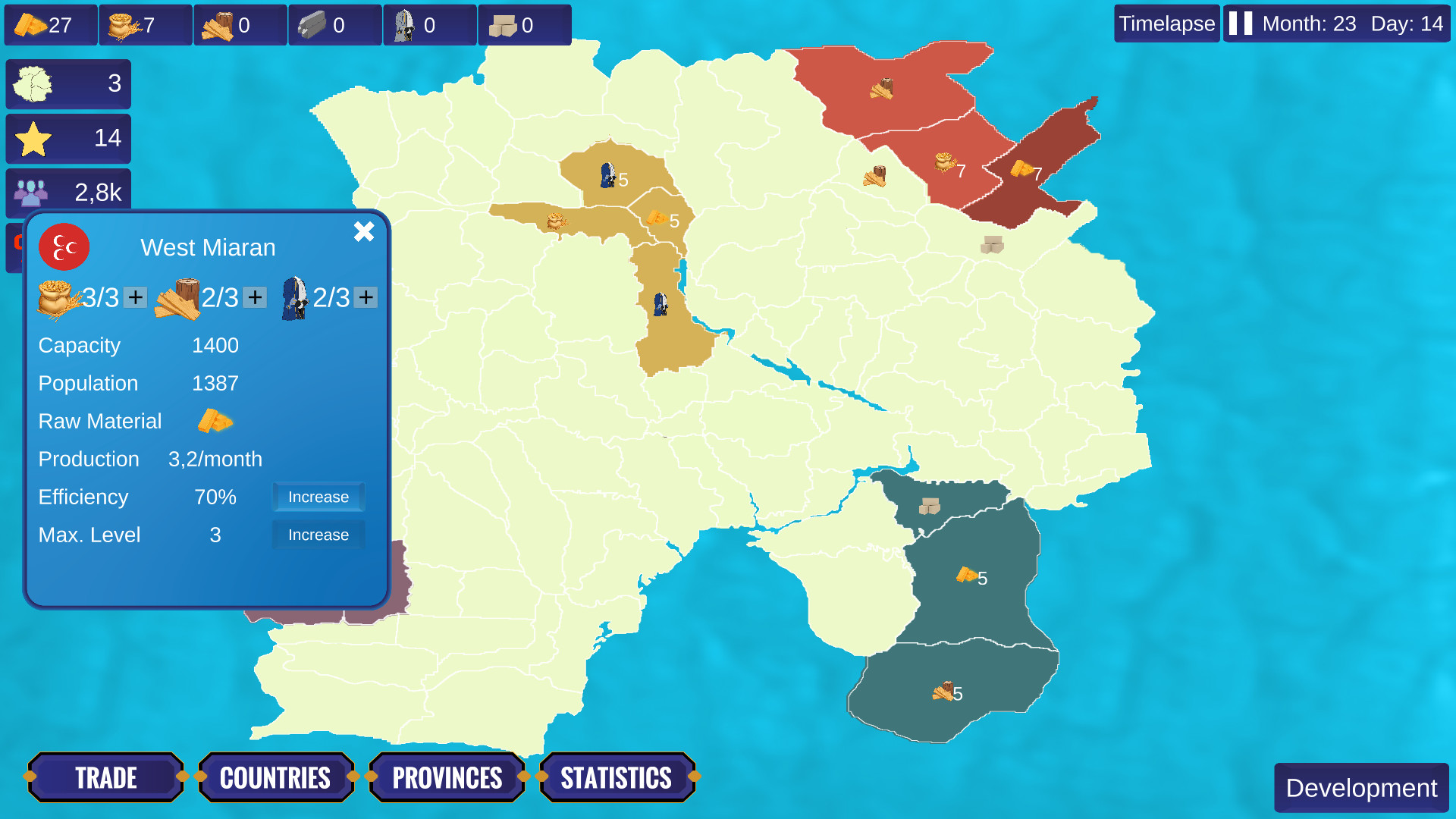Open the Countries menu
This screenshot has width=1456, height=819.
click(x=275, y=777)
